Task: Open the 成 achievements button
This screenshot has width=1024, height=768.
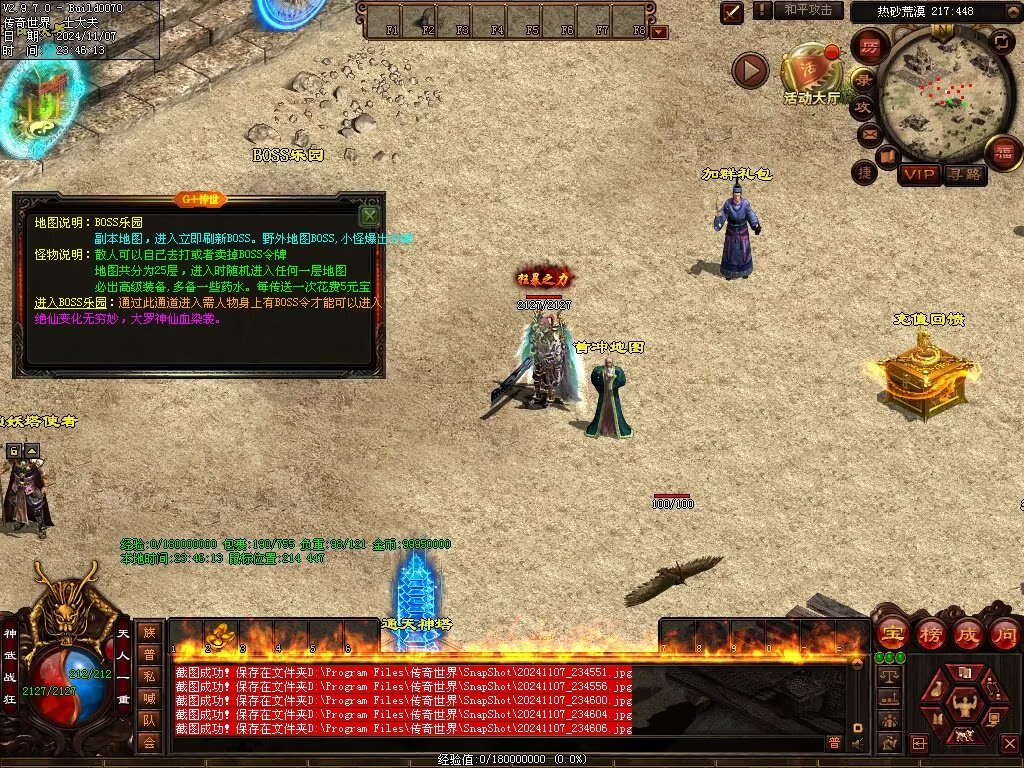Action: click(x=968, y=633)
